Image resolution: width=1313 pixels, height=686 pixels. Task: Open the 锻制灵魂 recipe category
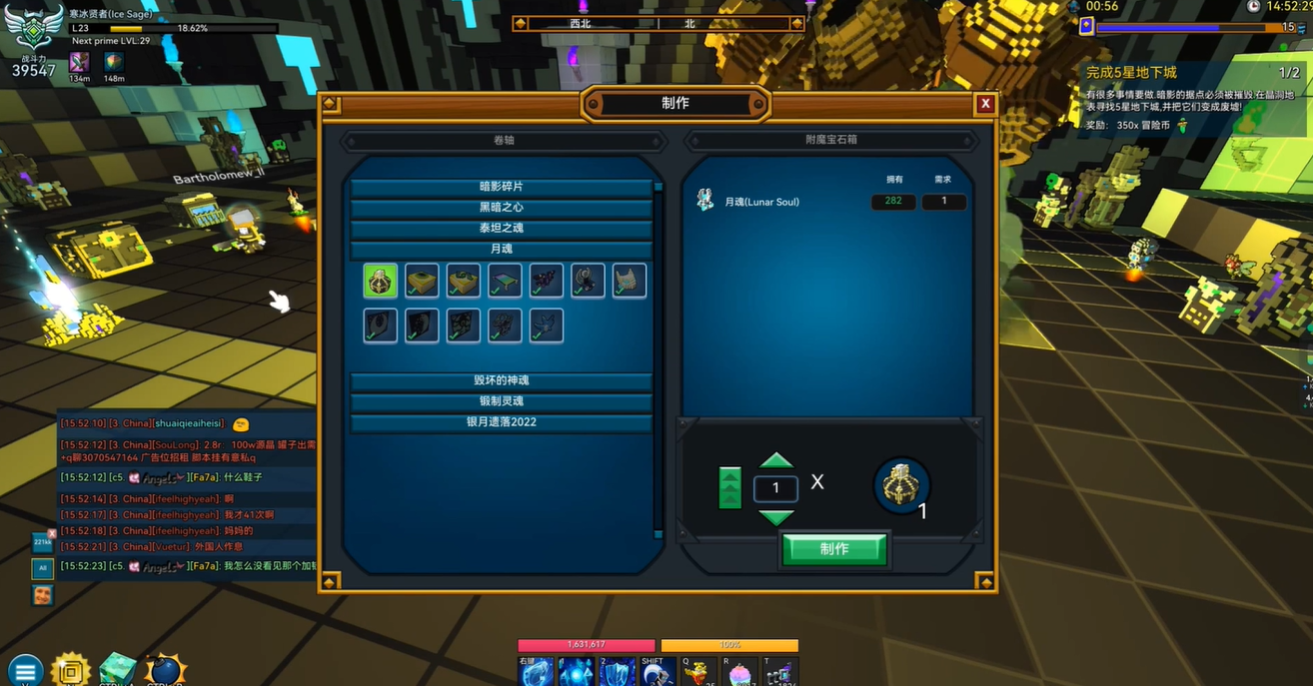501,401
